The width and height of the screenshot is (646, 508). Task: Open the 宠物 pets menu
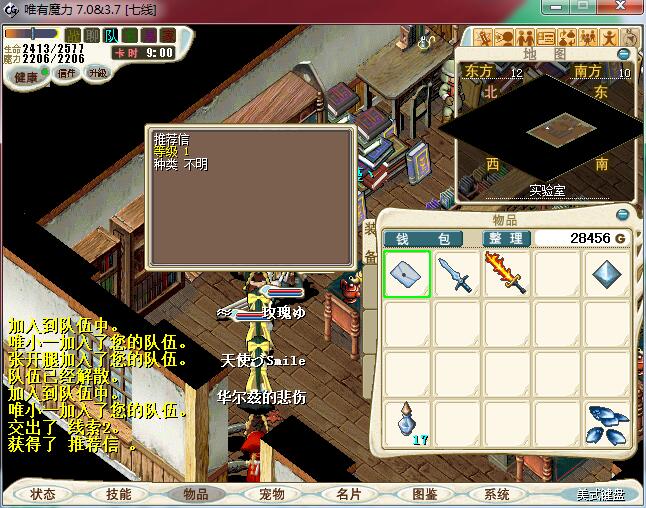click(271, 494)
